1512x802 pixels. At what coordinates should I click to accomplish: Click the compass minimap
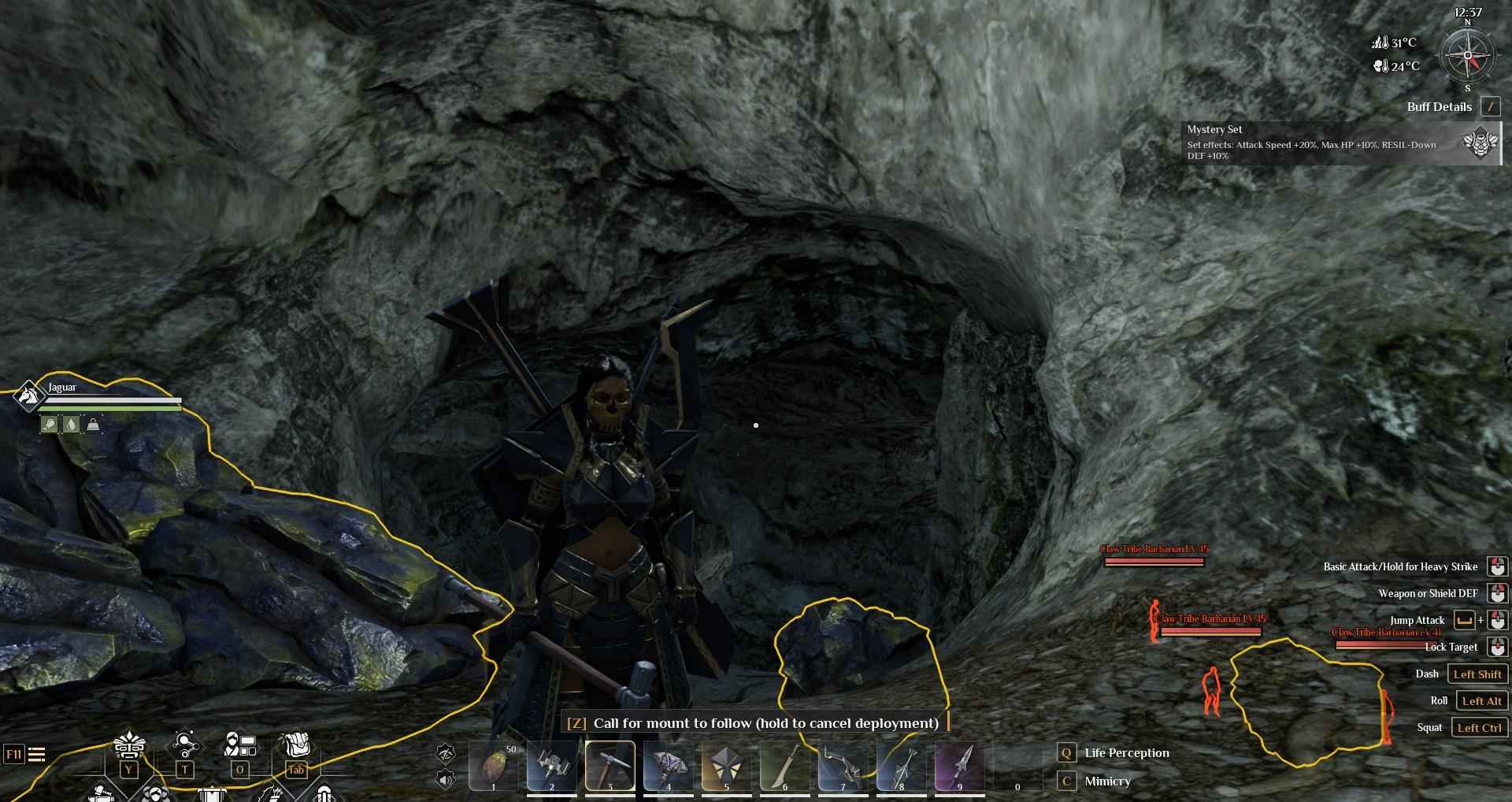click(1467, 56)
